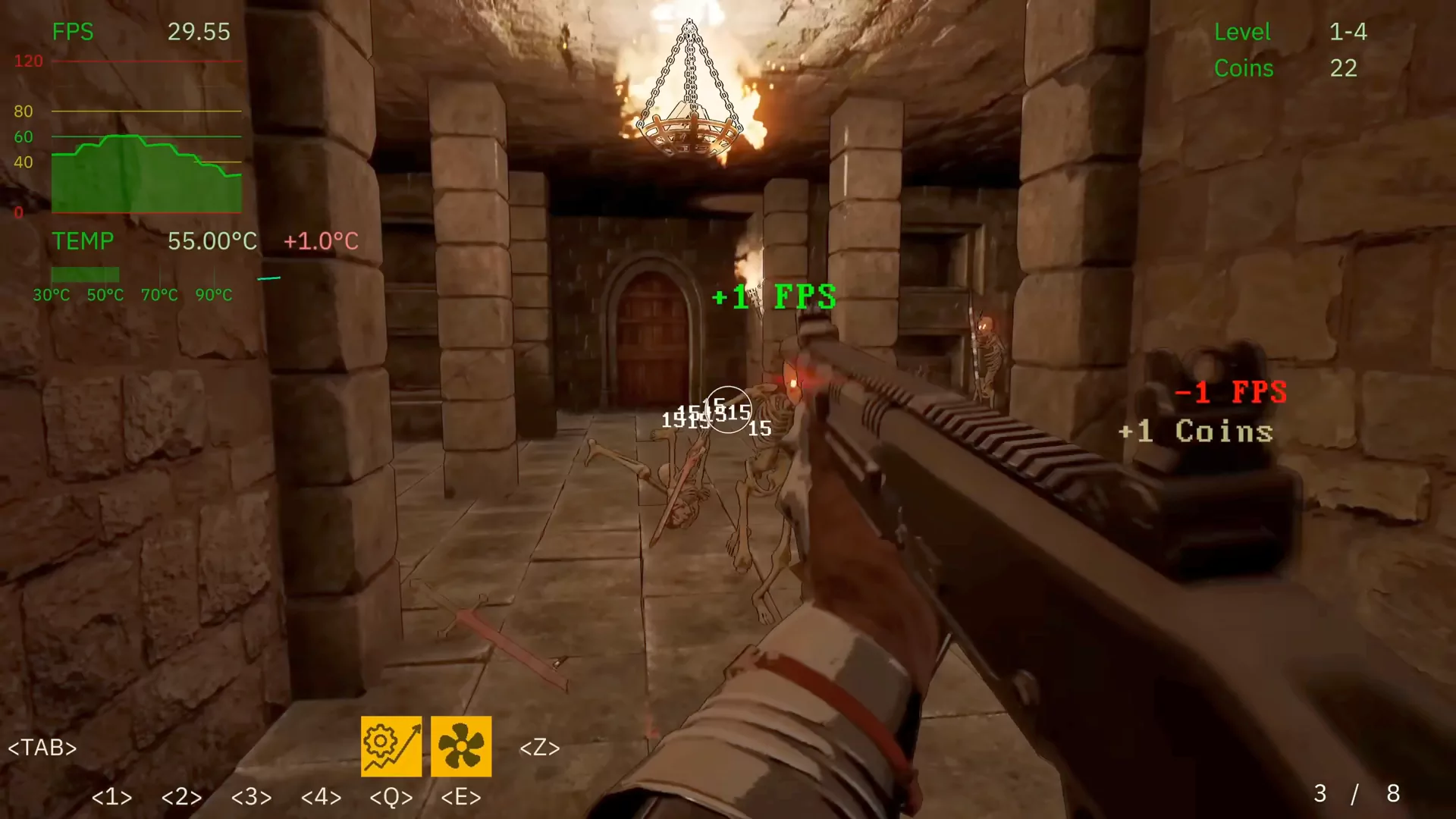
Task: Toggle the -1 FPS status text
Action: point(1230,392)
